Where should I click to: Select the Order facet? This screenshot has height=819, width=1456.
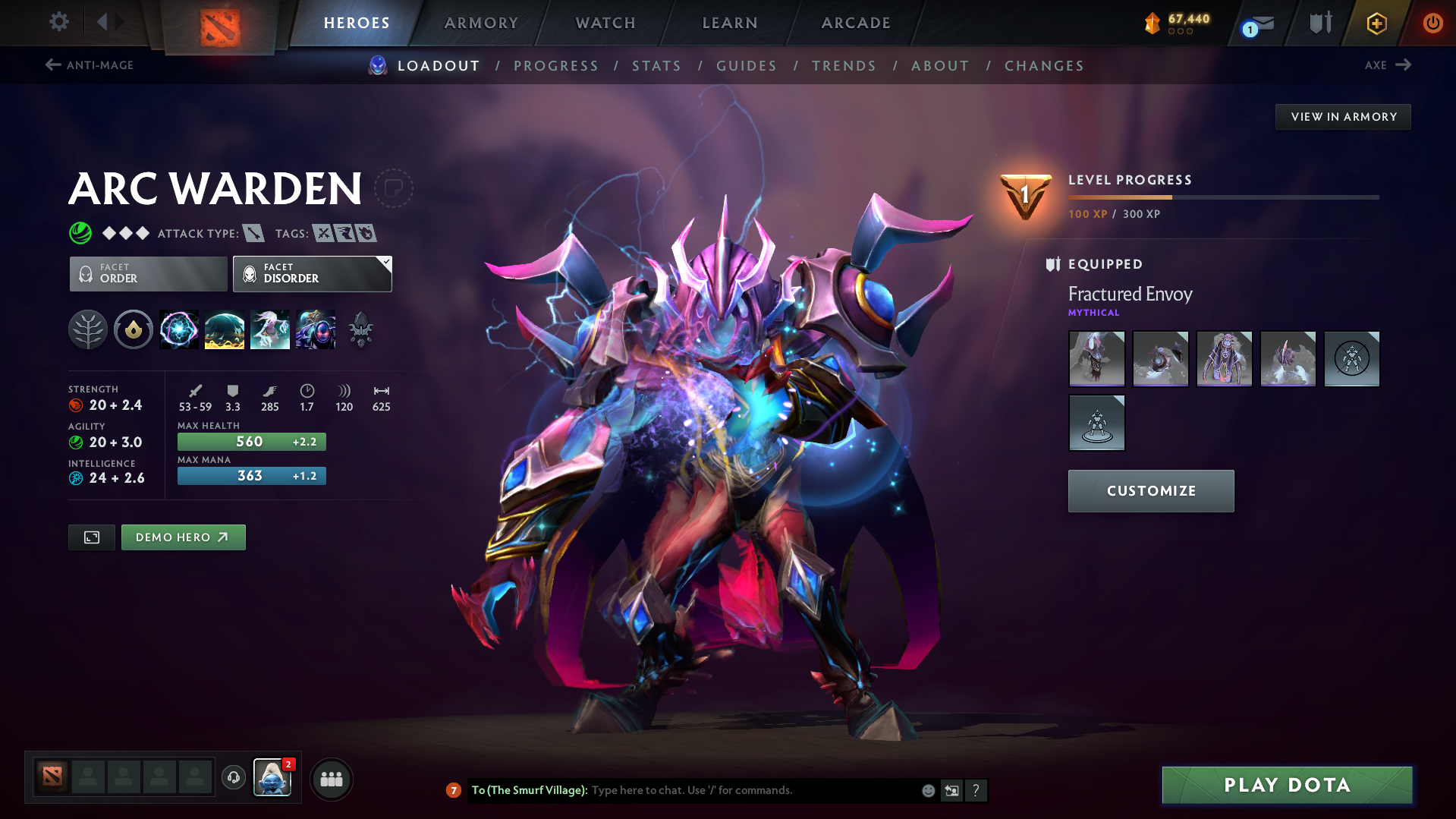(x=147, y=273)
